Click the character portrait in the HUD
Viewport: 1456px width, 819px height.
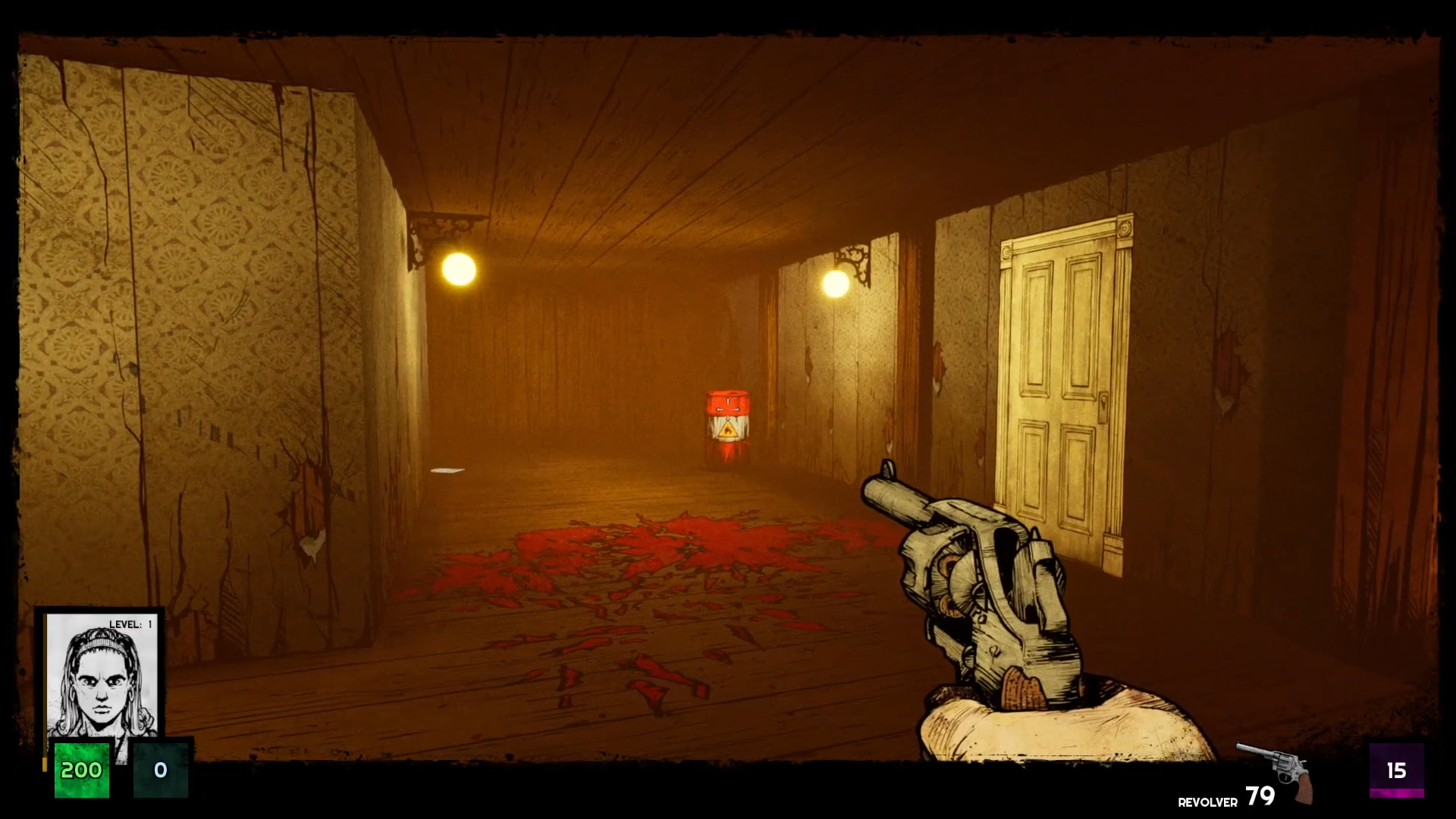click(102, 676)
